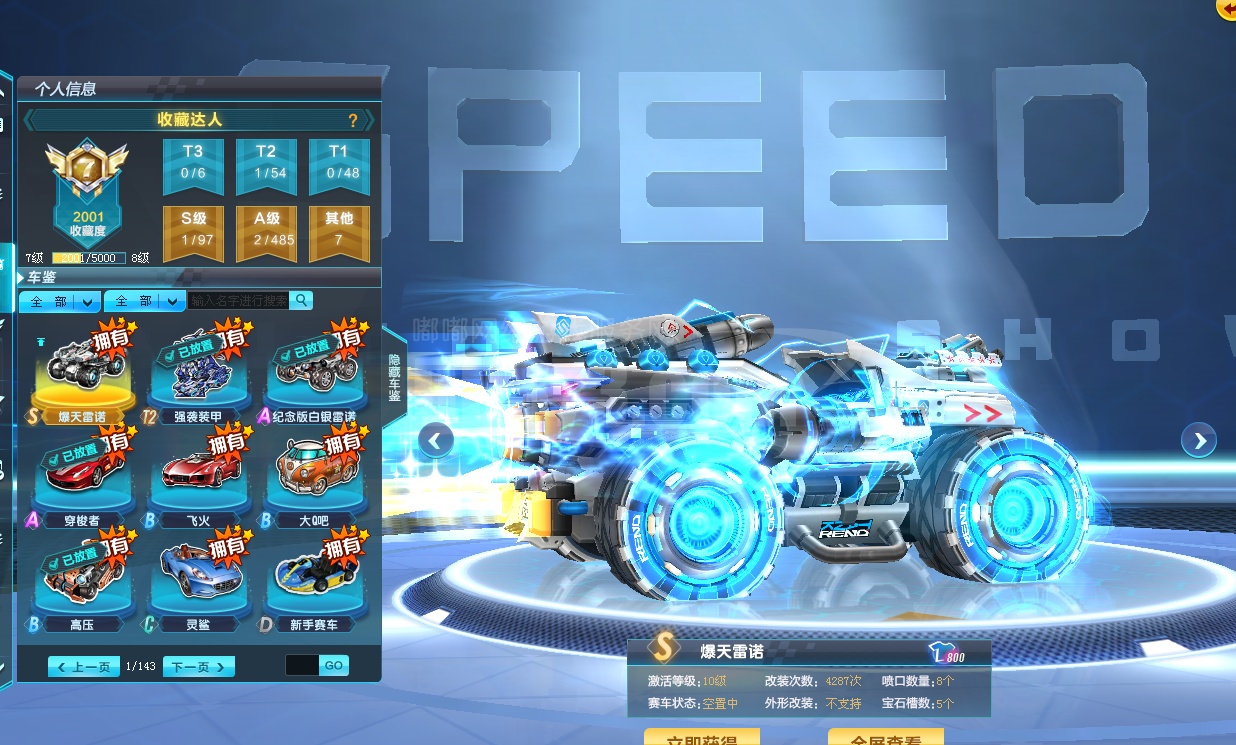Viewport: 1236px width, 745px height.
Task: Select the red 穿梭者 car
Action: point(82,476)
